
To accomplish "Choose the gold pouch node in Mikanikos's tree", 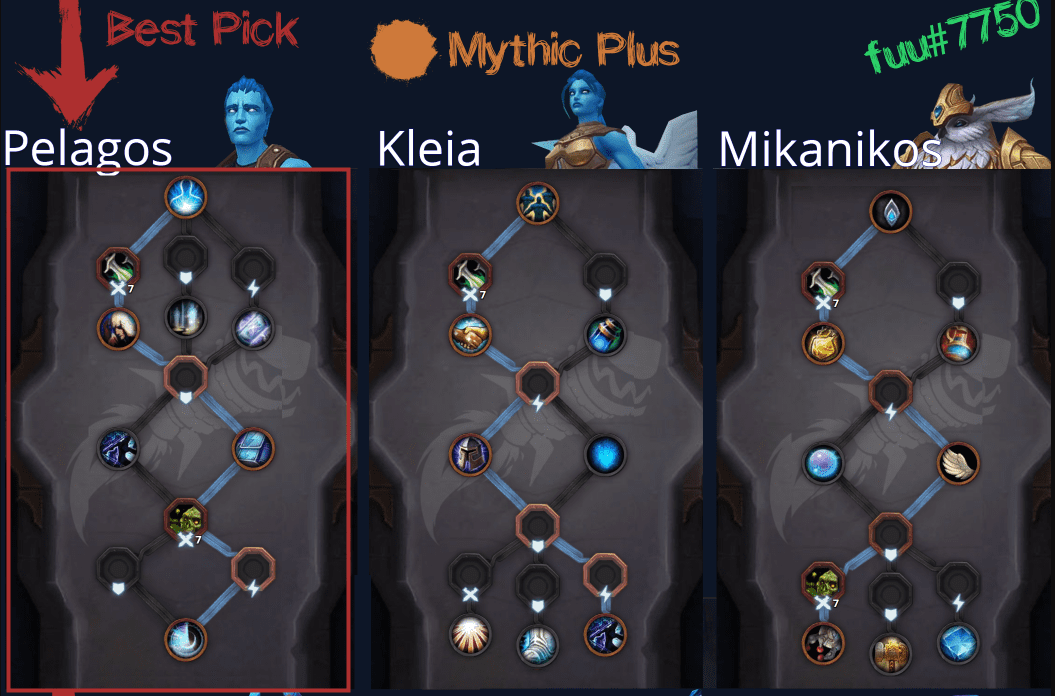I will [x=823, y=343].
